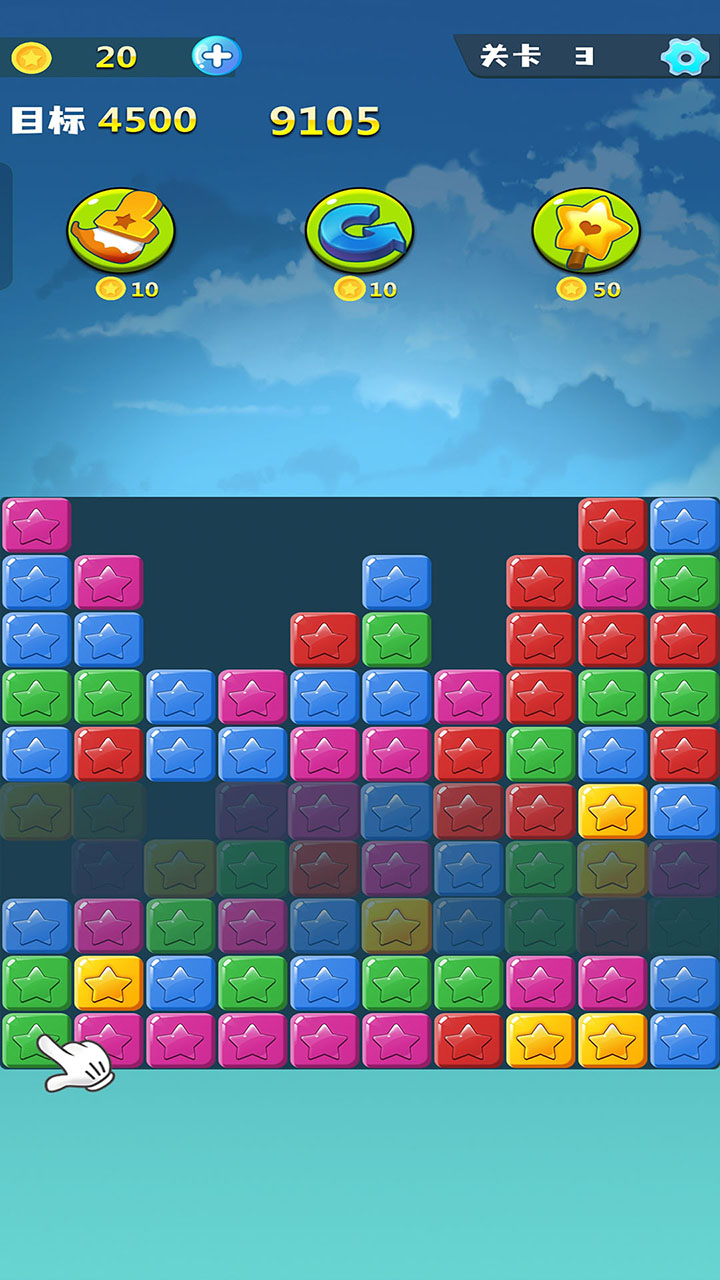
Task: Activate the star paintbrush power-up
Action: 121,230
